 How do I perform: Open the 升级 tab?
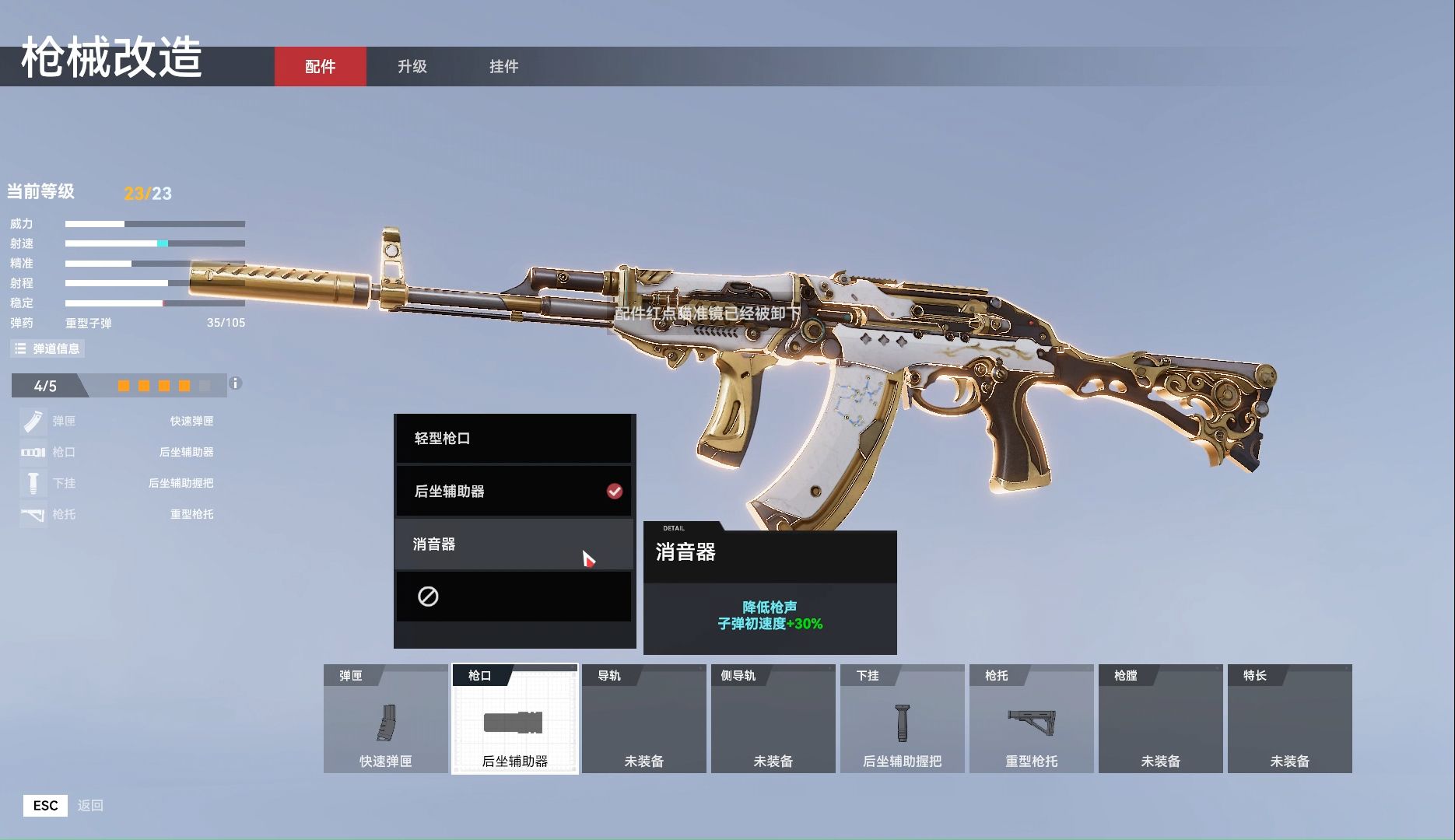(x=412, y=67)
